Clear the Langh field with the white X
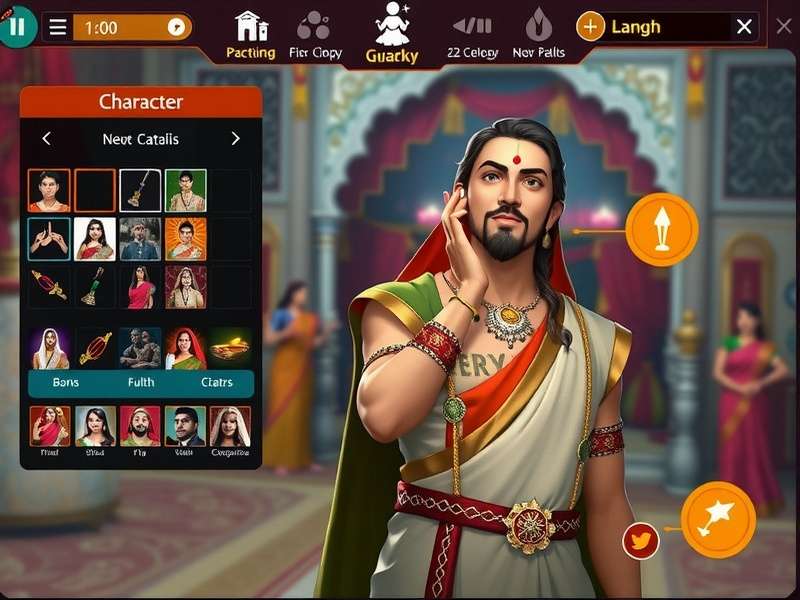This screenshot has height=600, width=800. tap(744, 27)
